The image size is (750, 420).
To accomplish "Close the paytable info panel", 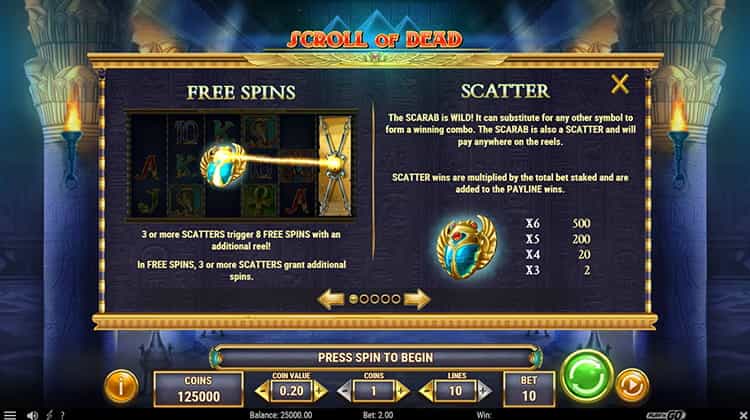I will coord(620,85).
